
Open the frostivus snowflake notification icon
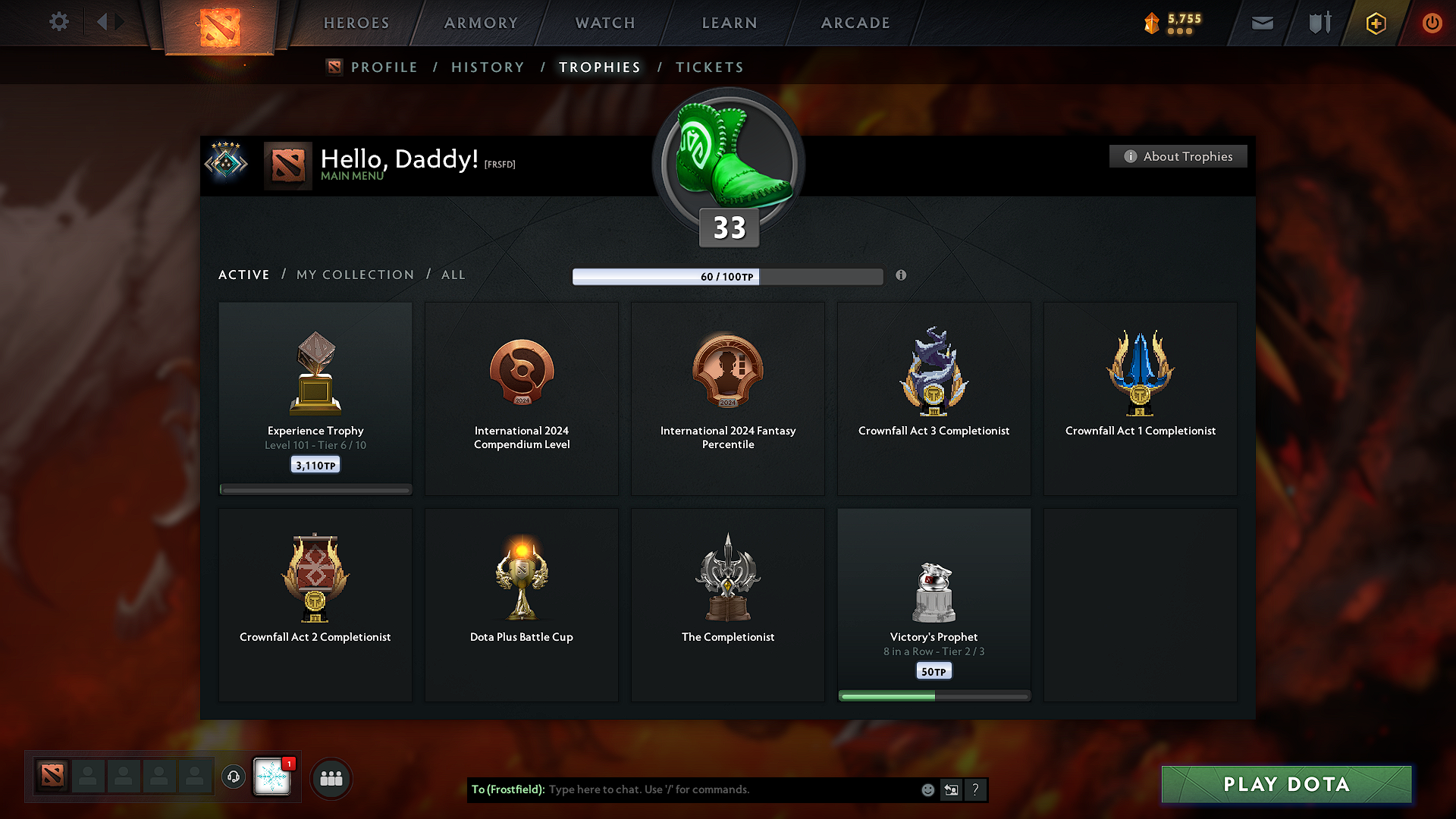[272, 777]
